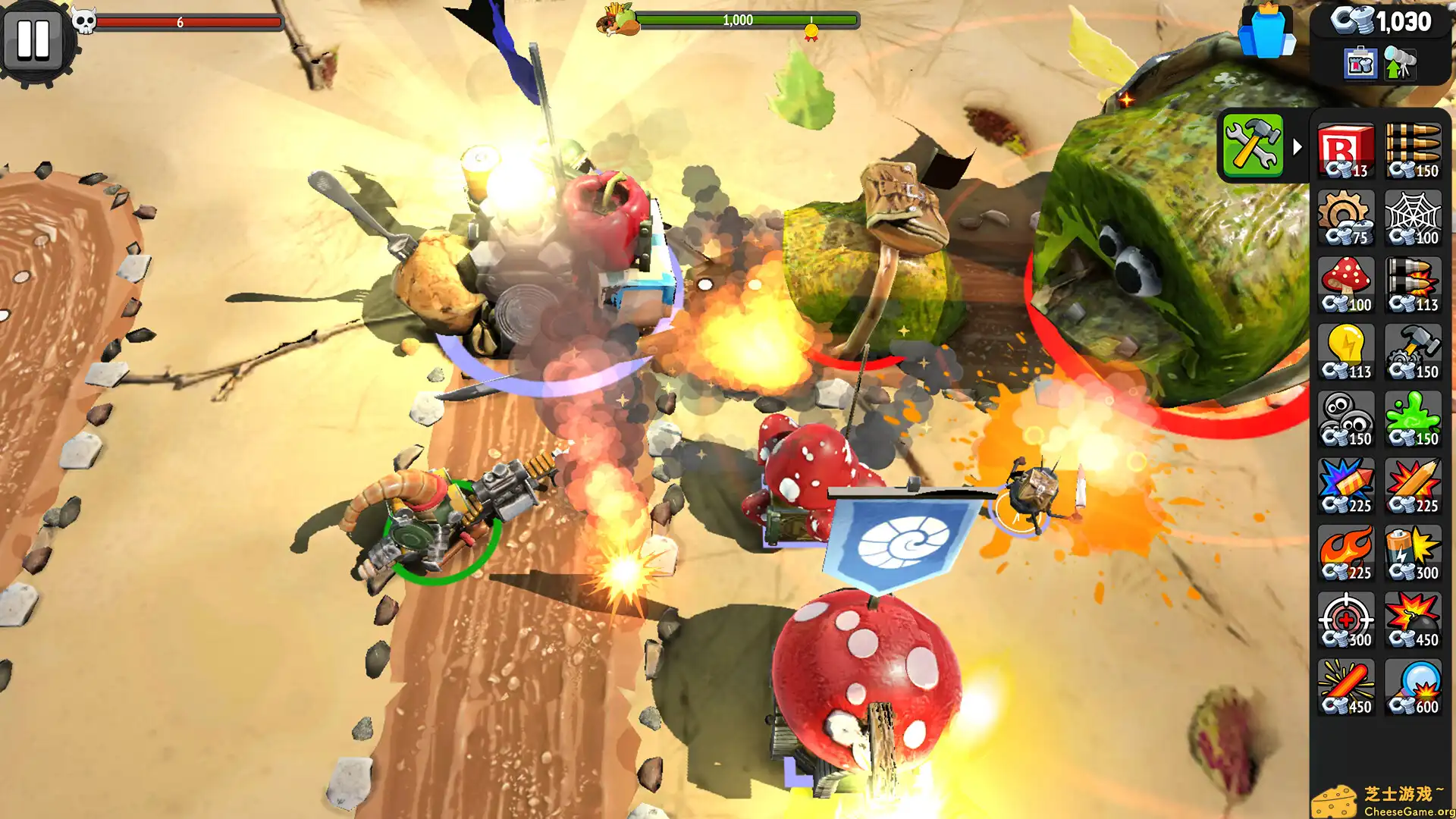Select the lightbulb tower for 113 screws
The width and height of the screenshot is (1456, 819).
click(1348, 350)
